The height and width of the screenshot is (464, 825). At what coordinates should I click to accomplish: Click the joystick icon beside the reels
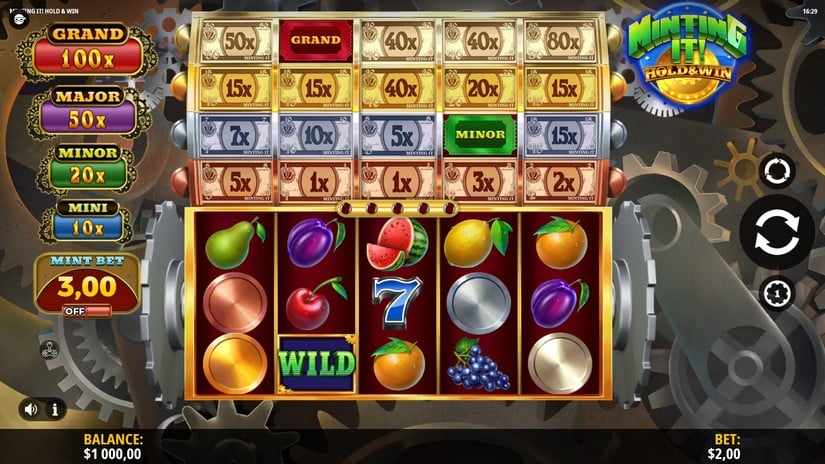click(46, 350)
